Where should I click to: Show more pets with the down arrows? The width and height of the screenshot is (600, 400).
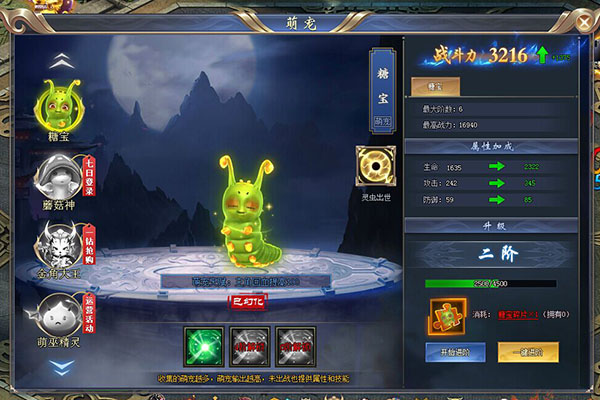(60, 367)
